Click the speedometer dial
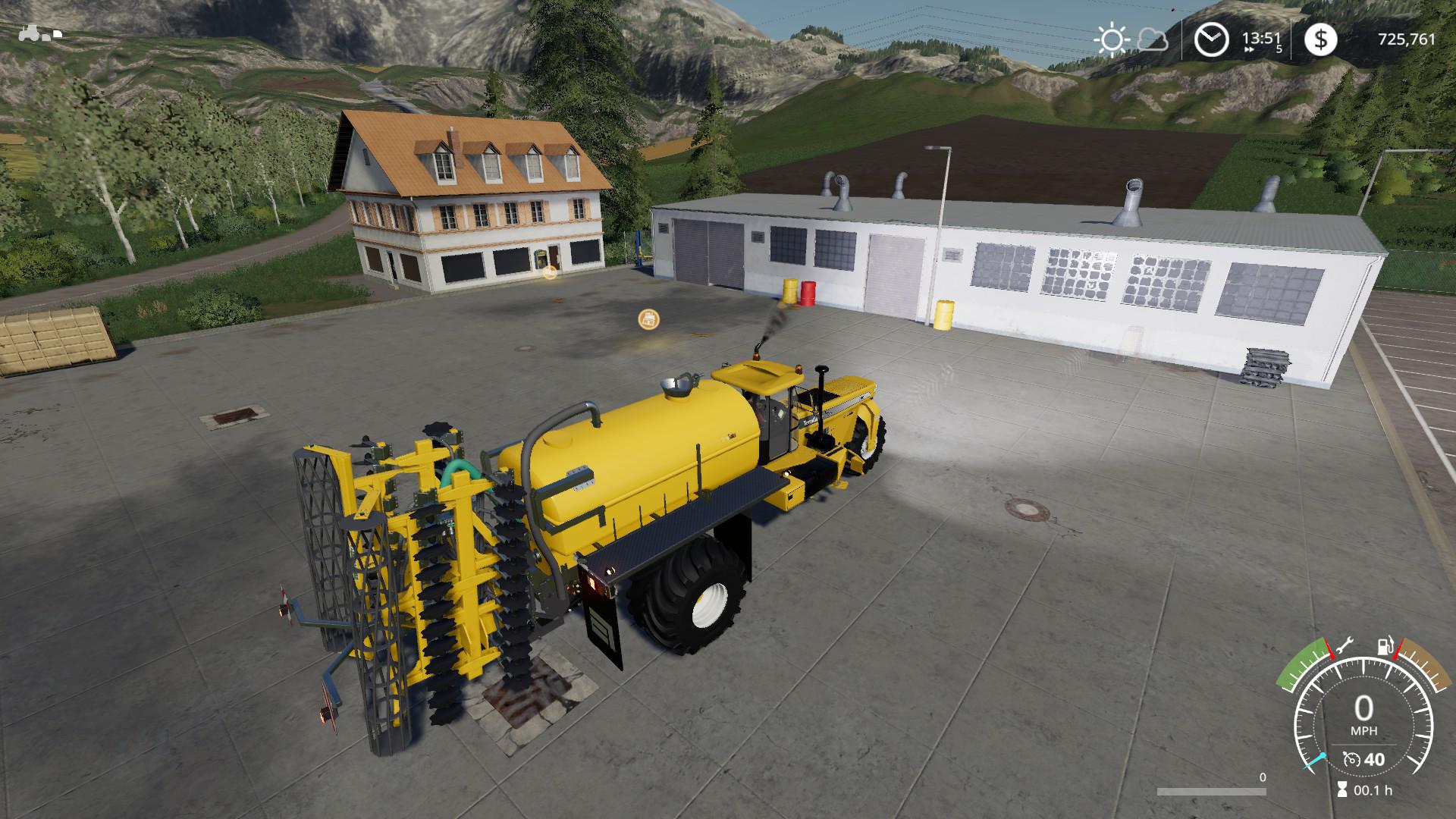 [x=1363, y=720]
